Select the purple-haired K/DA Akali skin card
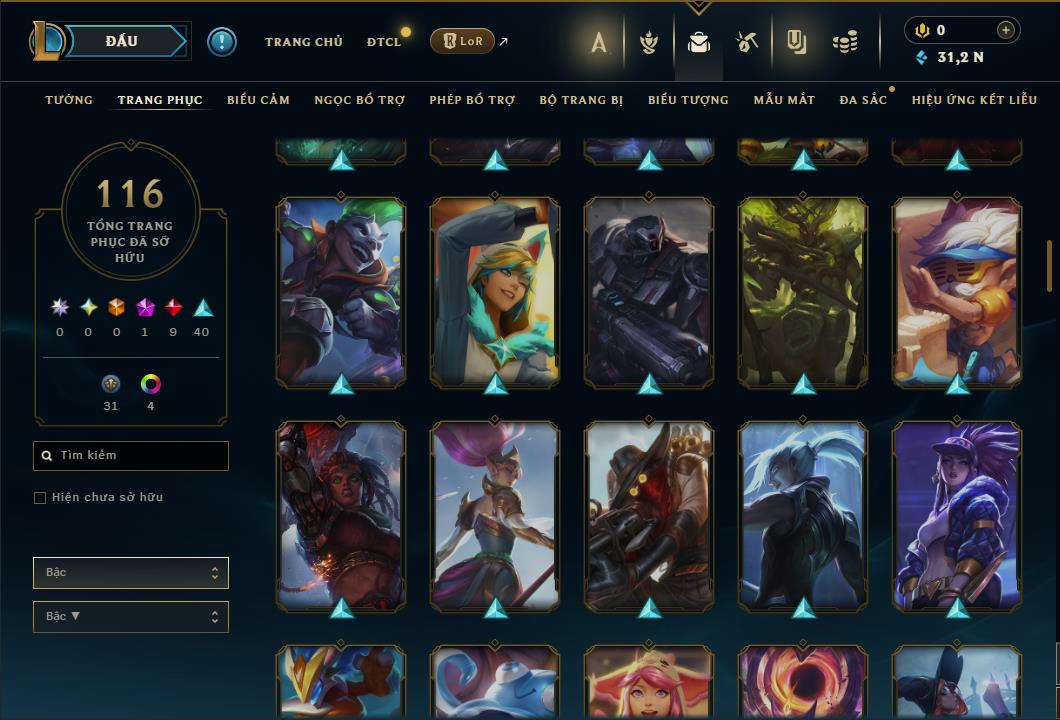 957,515
